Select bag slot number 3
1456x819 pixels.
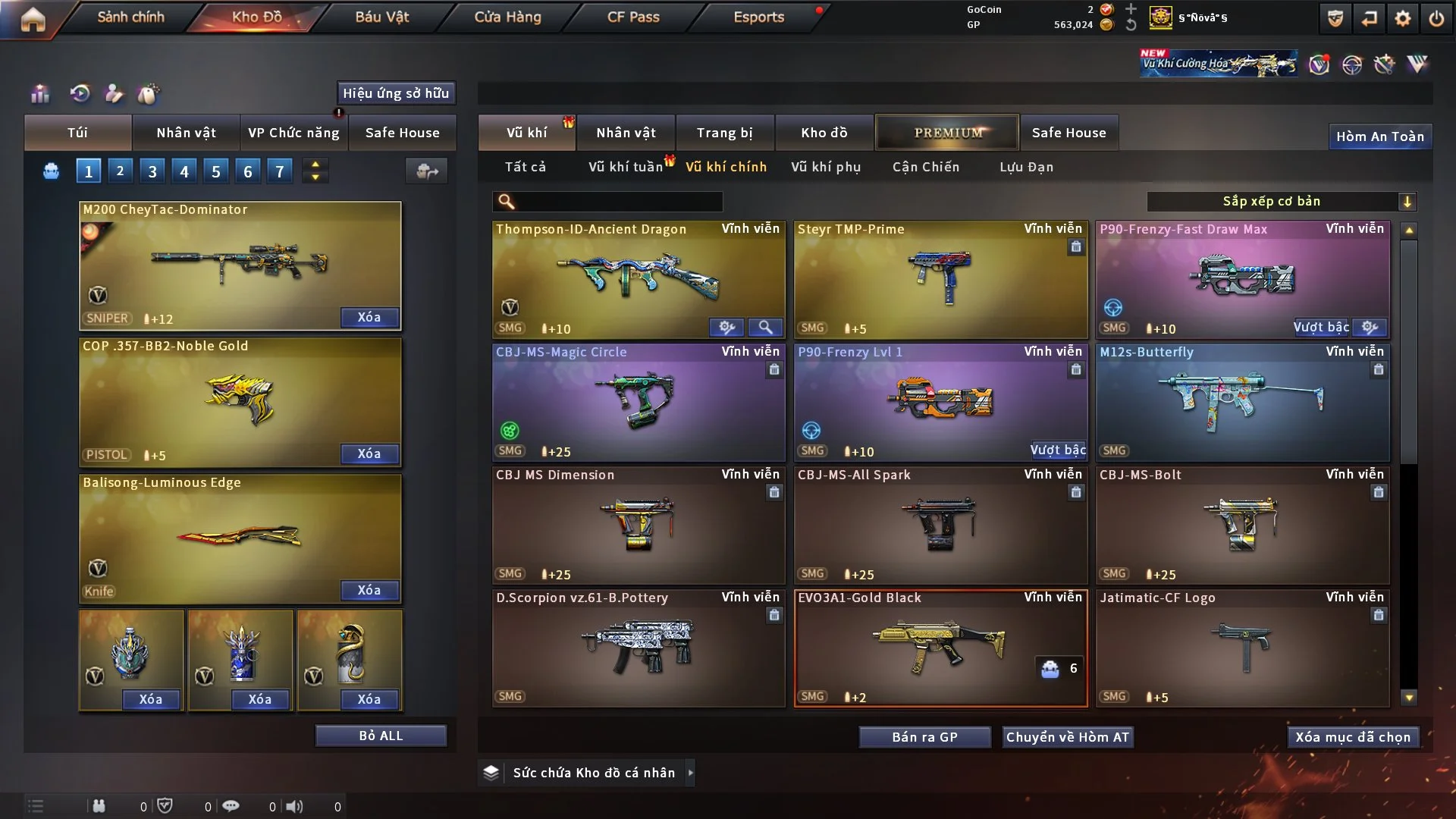[152, 171]
